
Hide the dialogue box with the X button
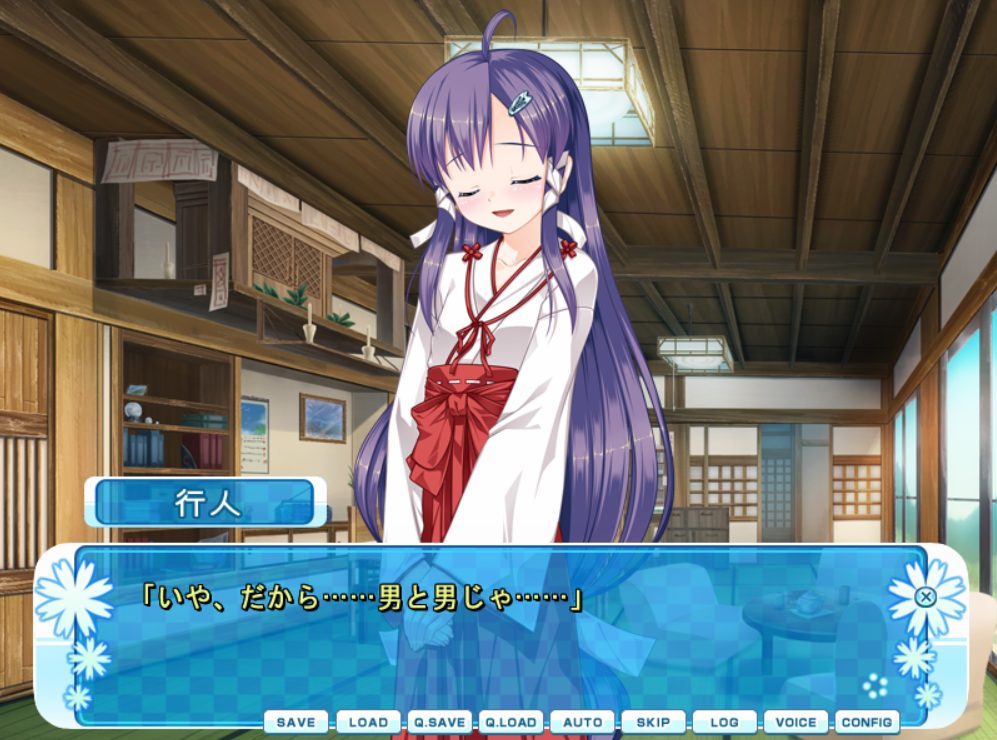pyautogui.click(x=926, y=597)
